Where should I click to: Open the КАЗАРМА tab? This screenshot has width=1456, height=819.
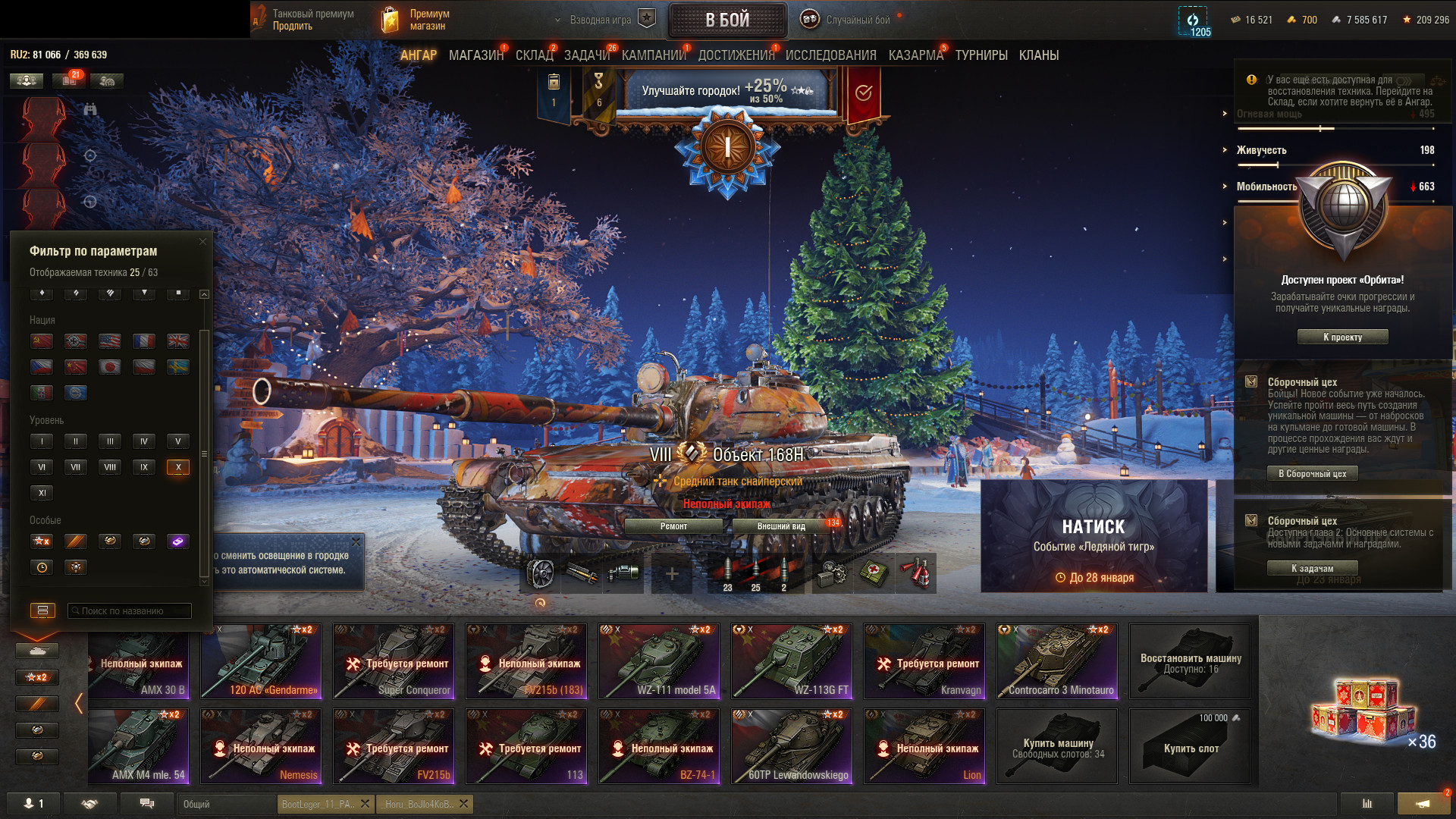point(915,55)
